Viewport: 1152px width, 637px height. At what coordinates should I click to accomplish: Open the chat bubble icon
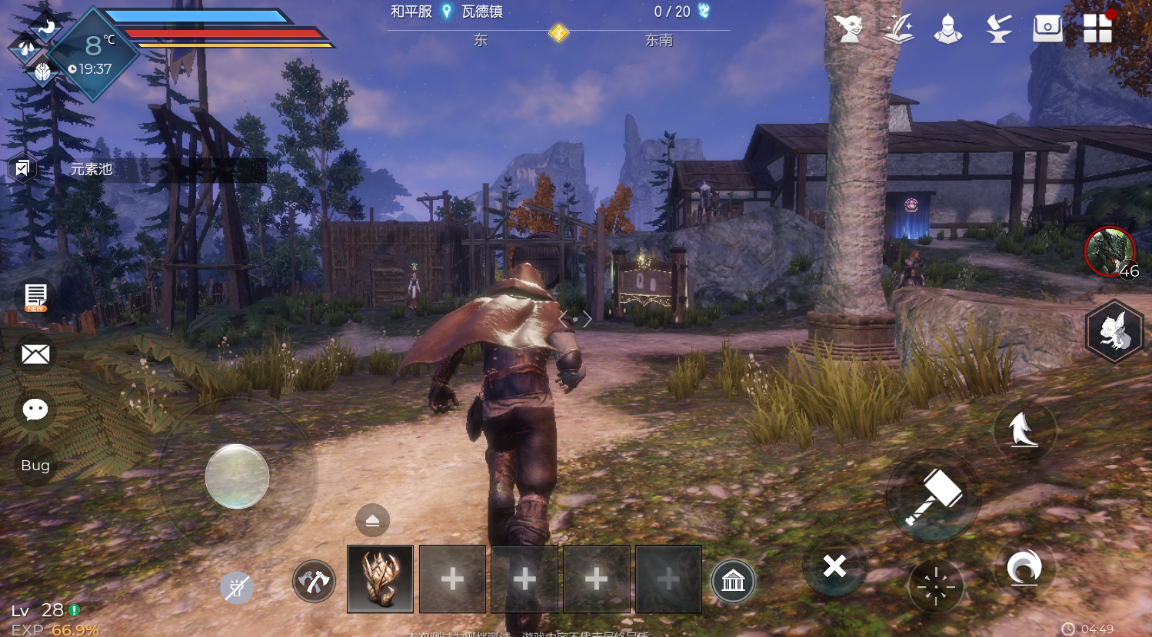[x=36, y=408]
